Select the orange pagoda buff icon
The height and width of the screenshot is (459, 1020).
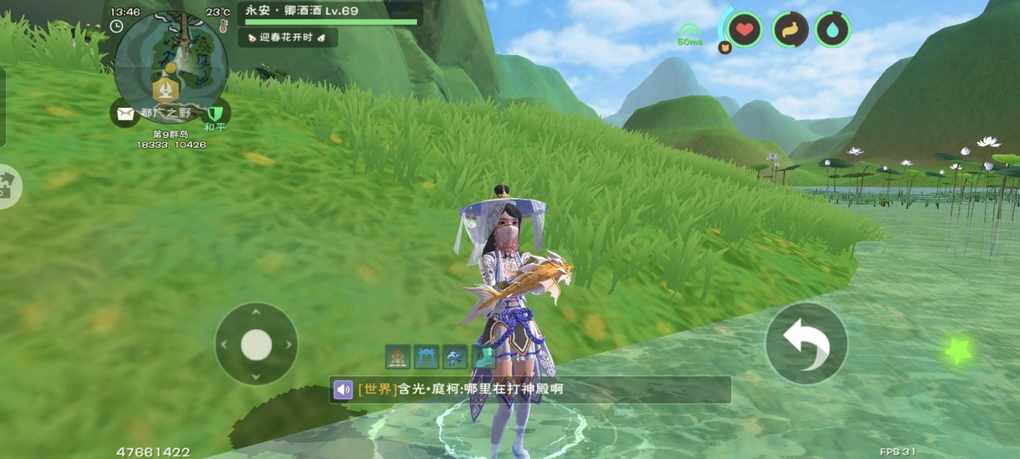[x=398, y=356]
